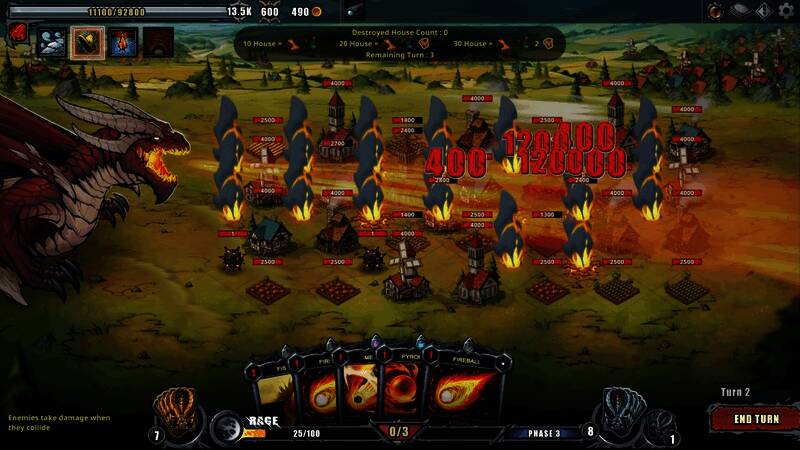The image size is (800, 450).
Task: Open settings with the gear icon
Action: 786,11
